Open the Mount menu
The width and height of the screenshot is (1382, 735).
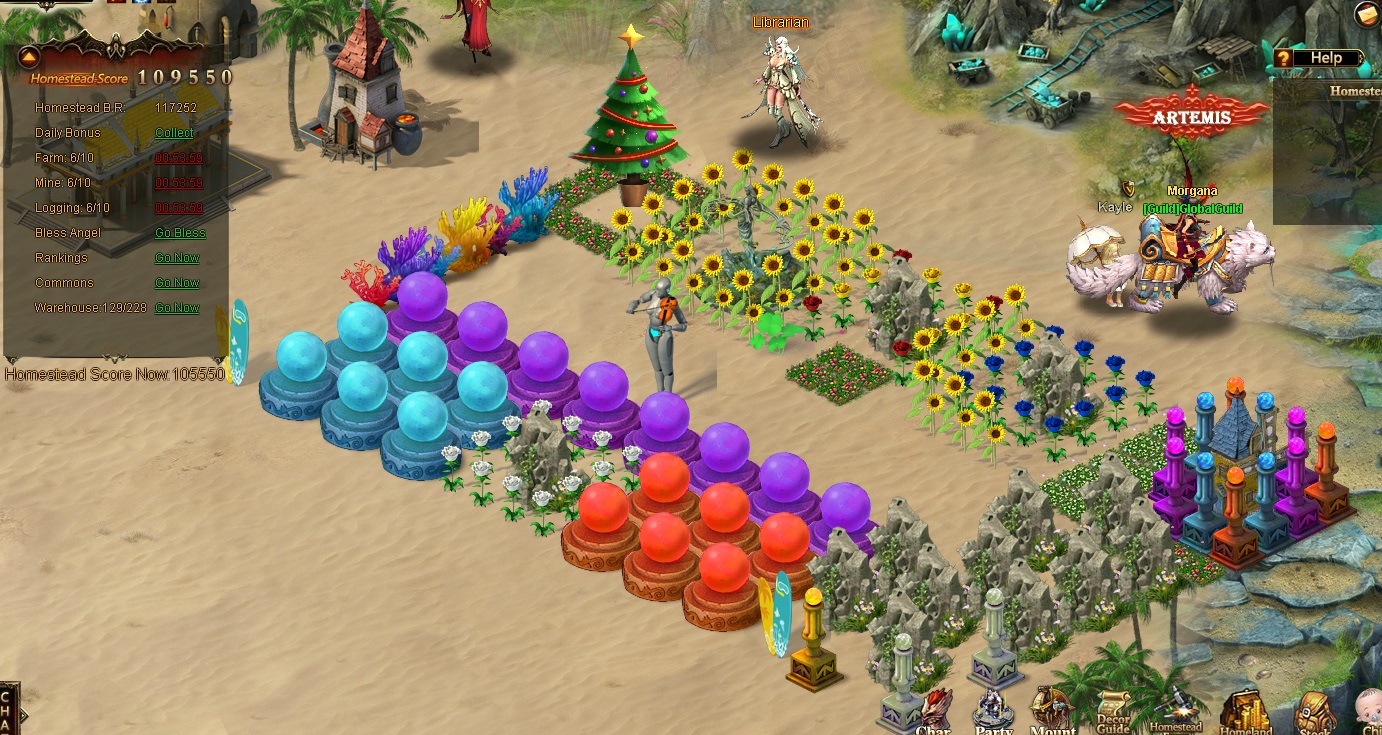click(1052, 712)
